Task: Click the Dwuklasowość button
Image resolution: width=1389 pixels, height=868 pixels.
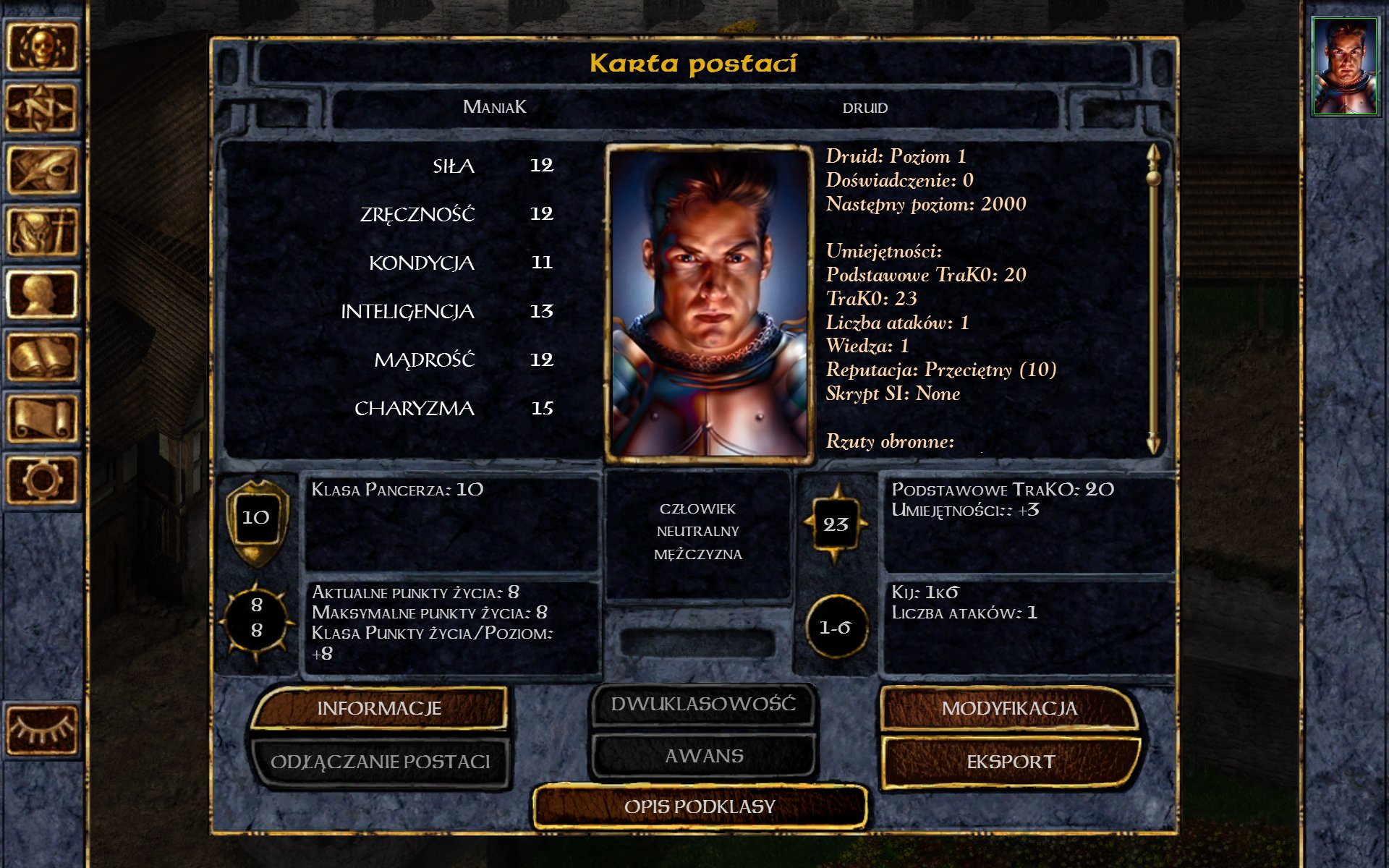Action: point(703,704)
